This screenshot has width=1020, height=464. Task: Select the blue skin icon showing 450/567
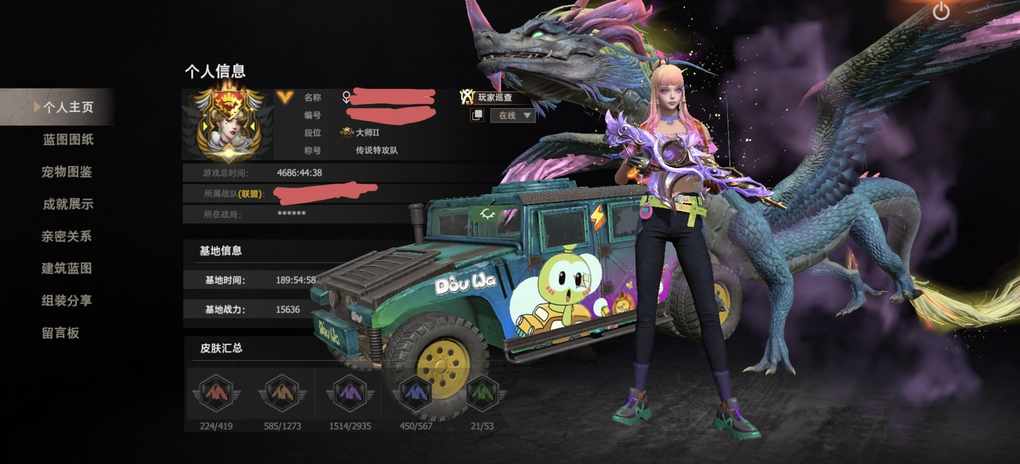(415, 393)
